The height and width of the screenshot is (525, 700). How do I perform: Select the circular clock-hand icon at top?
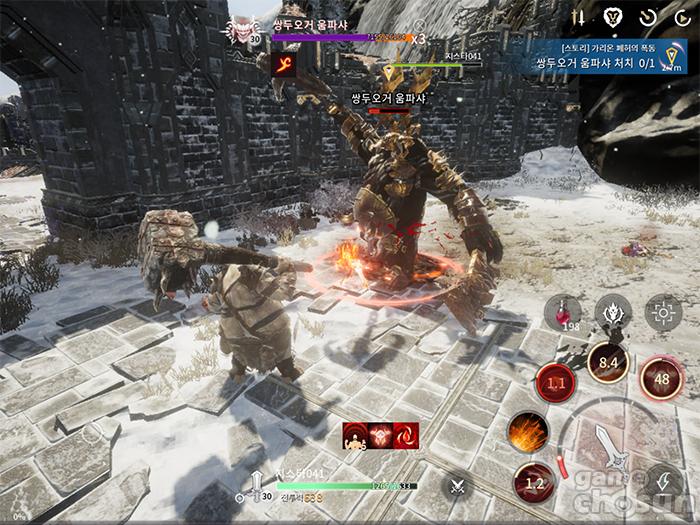[647, 17]
